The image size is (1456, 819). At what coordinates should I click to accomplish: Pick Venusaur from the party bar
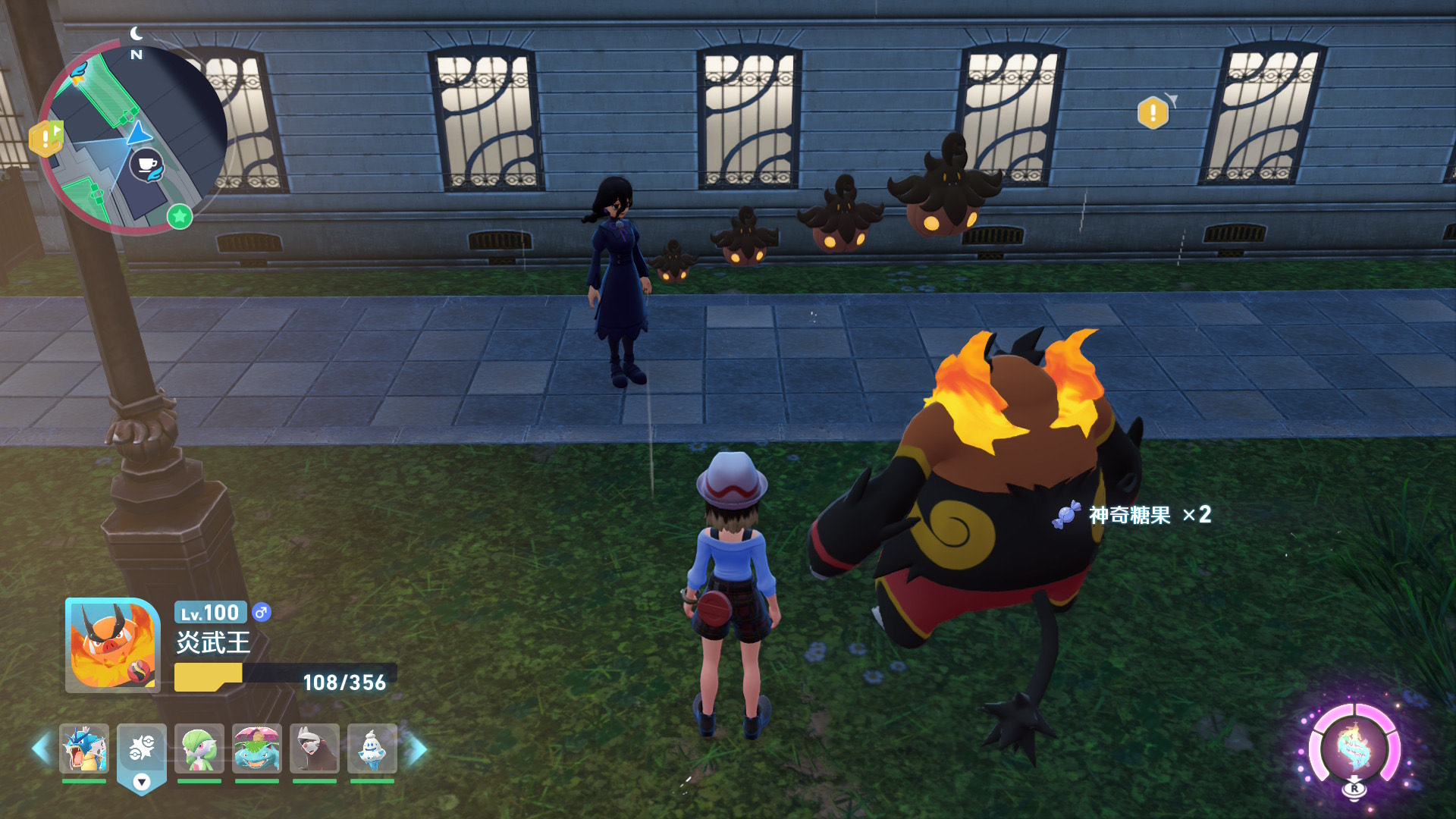click(257, 748)
